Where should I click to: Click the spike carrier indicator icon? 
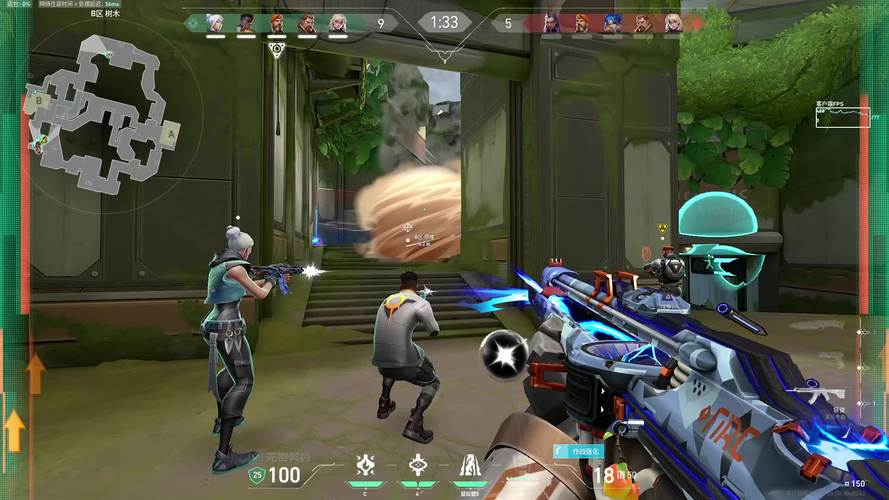point(277,49)
